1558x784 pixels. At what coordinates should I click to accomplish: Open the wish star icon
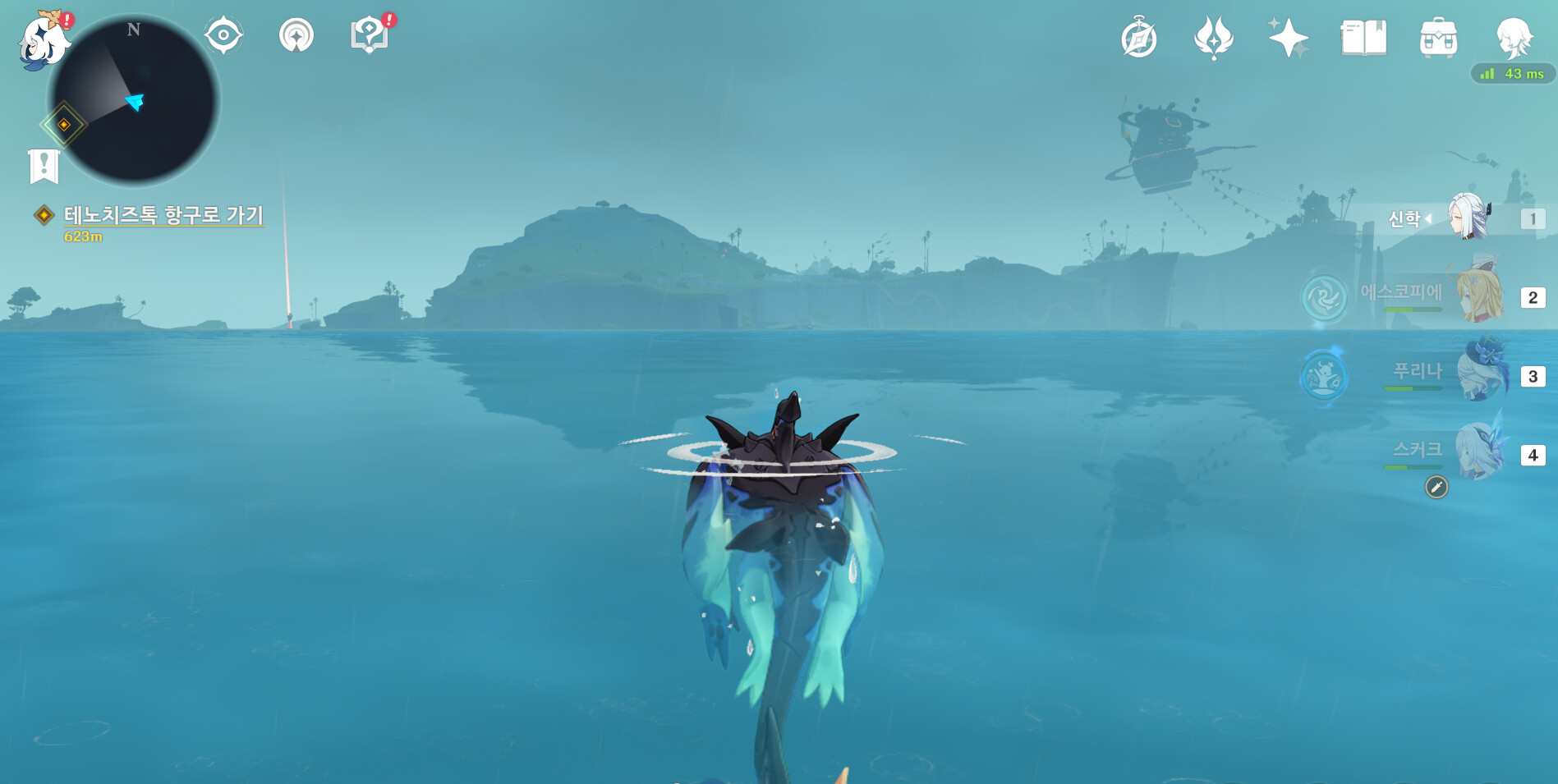click(1287, 38)
